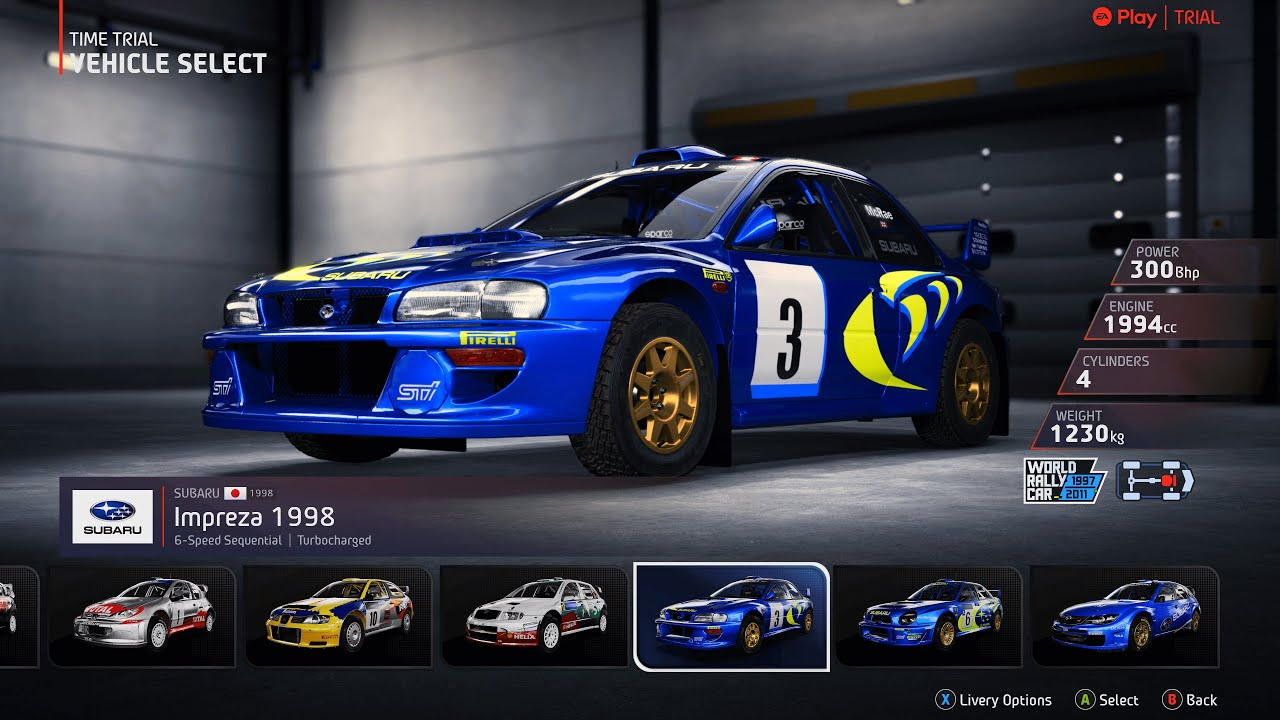1280x720 pixels.
Task: Select the silver and red Peugeot thumbnail
Action: [141, 617]
